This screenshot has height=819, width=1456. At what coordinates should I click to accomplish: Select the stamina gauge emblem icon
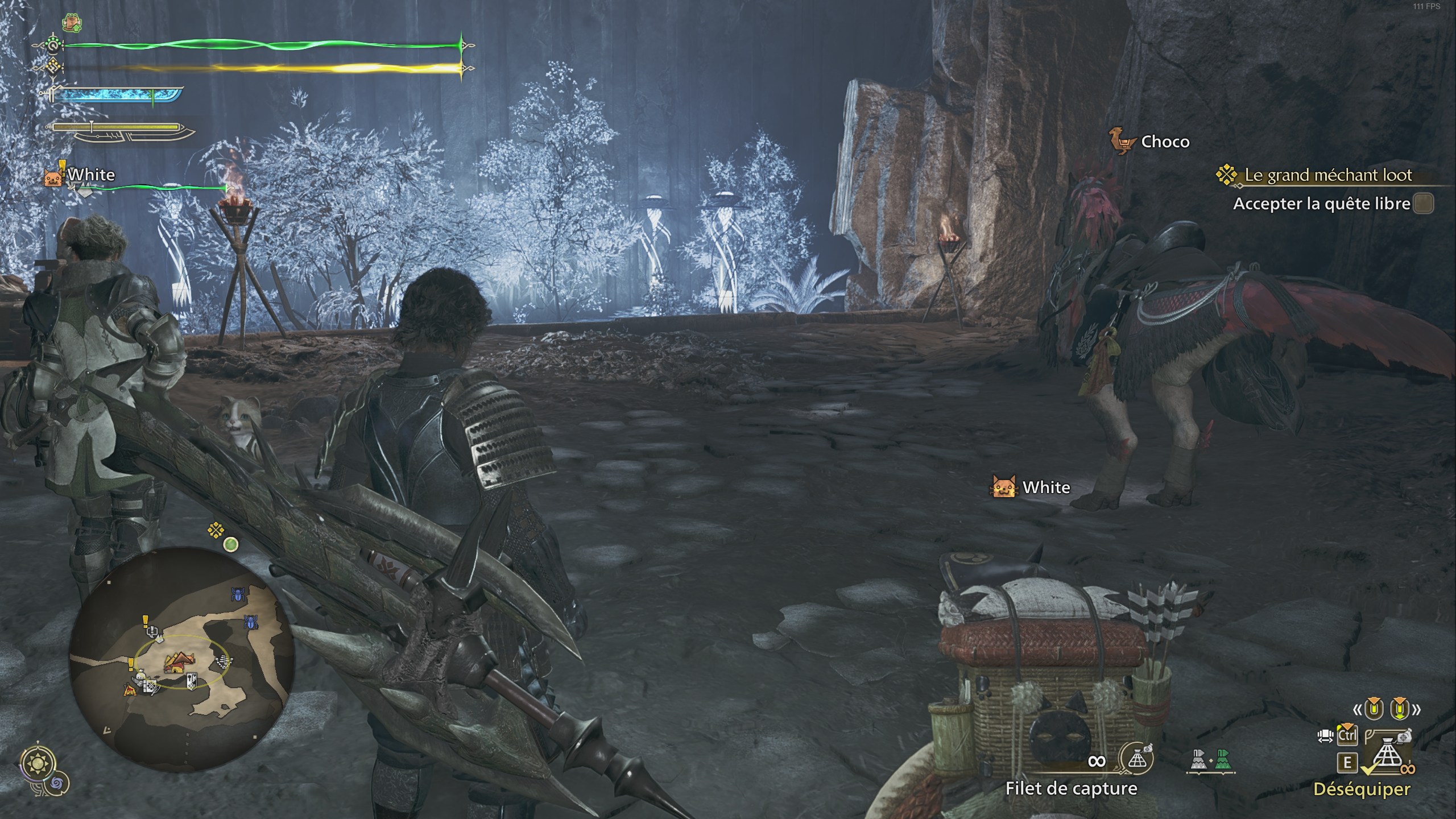53,67
